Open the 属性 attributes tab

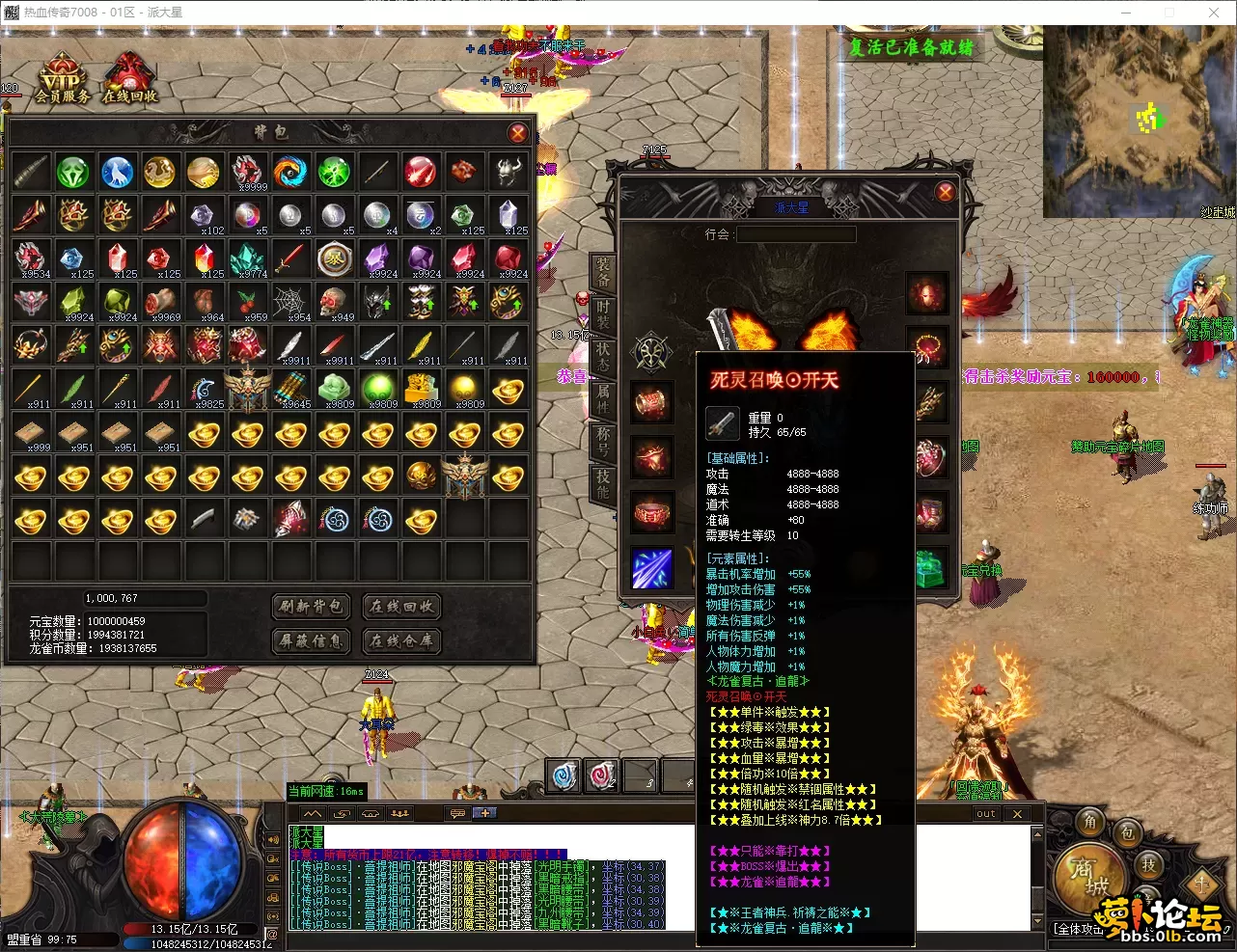coord(603,396)
